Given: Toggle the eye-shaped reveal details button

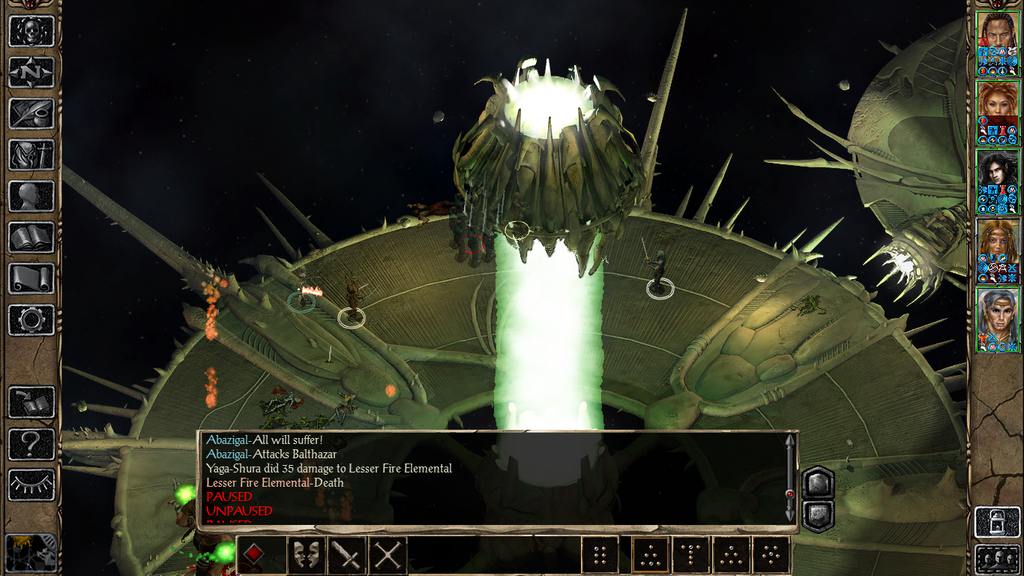Looking at the screenshot, I should (x=31, y=485).
